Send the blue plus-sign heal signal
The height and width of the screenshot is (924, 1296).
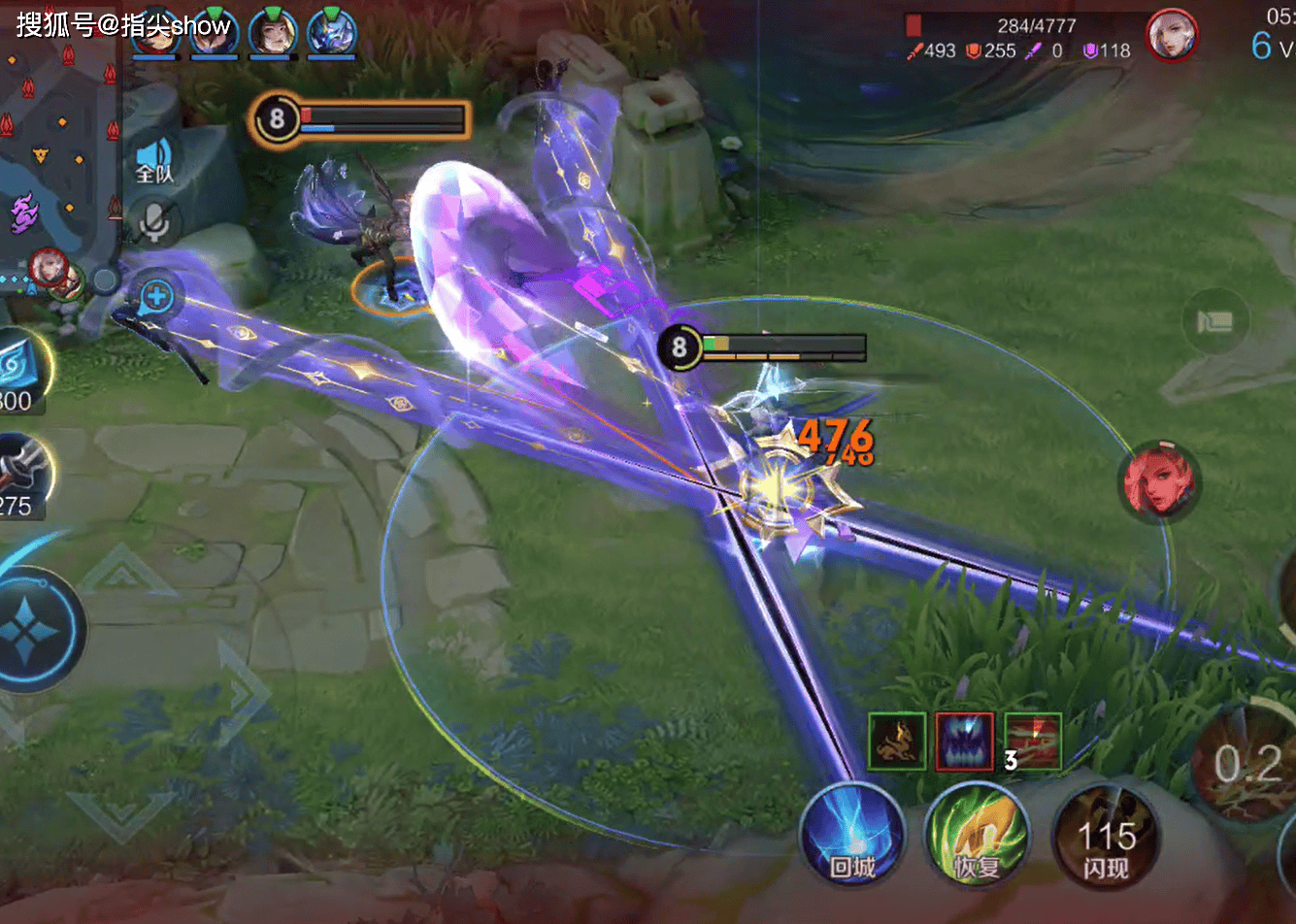[155, 297]
